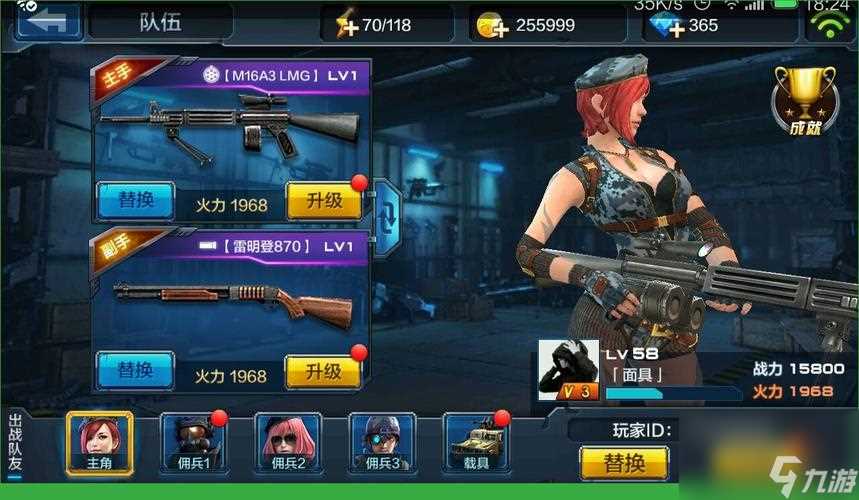Open the 成就 achievements trophy
The height and width of the screenshot is (500, 859).
pos(804,100)
